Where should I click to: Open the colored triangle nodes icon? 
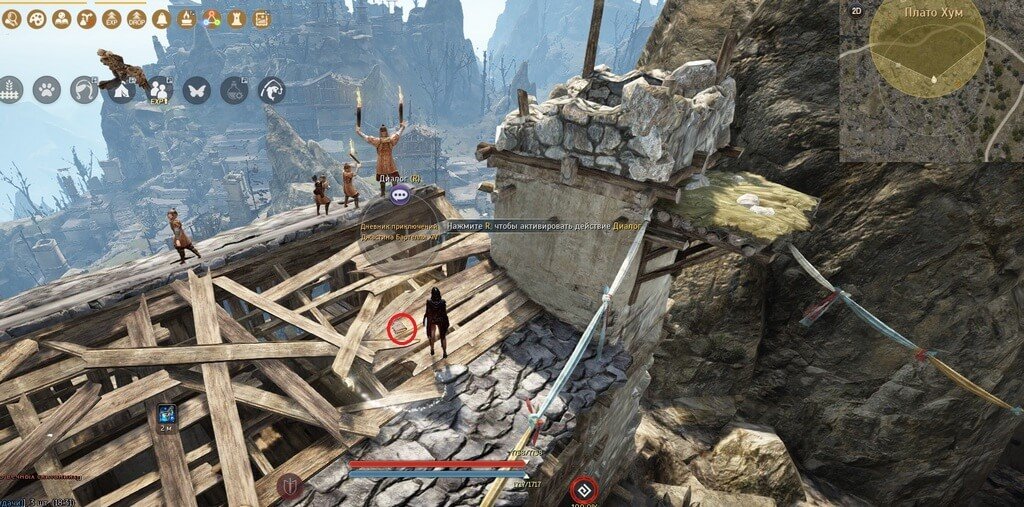pos(210,18)
